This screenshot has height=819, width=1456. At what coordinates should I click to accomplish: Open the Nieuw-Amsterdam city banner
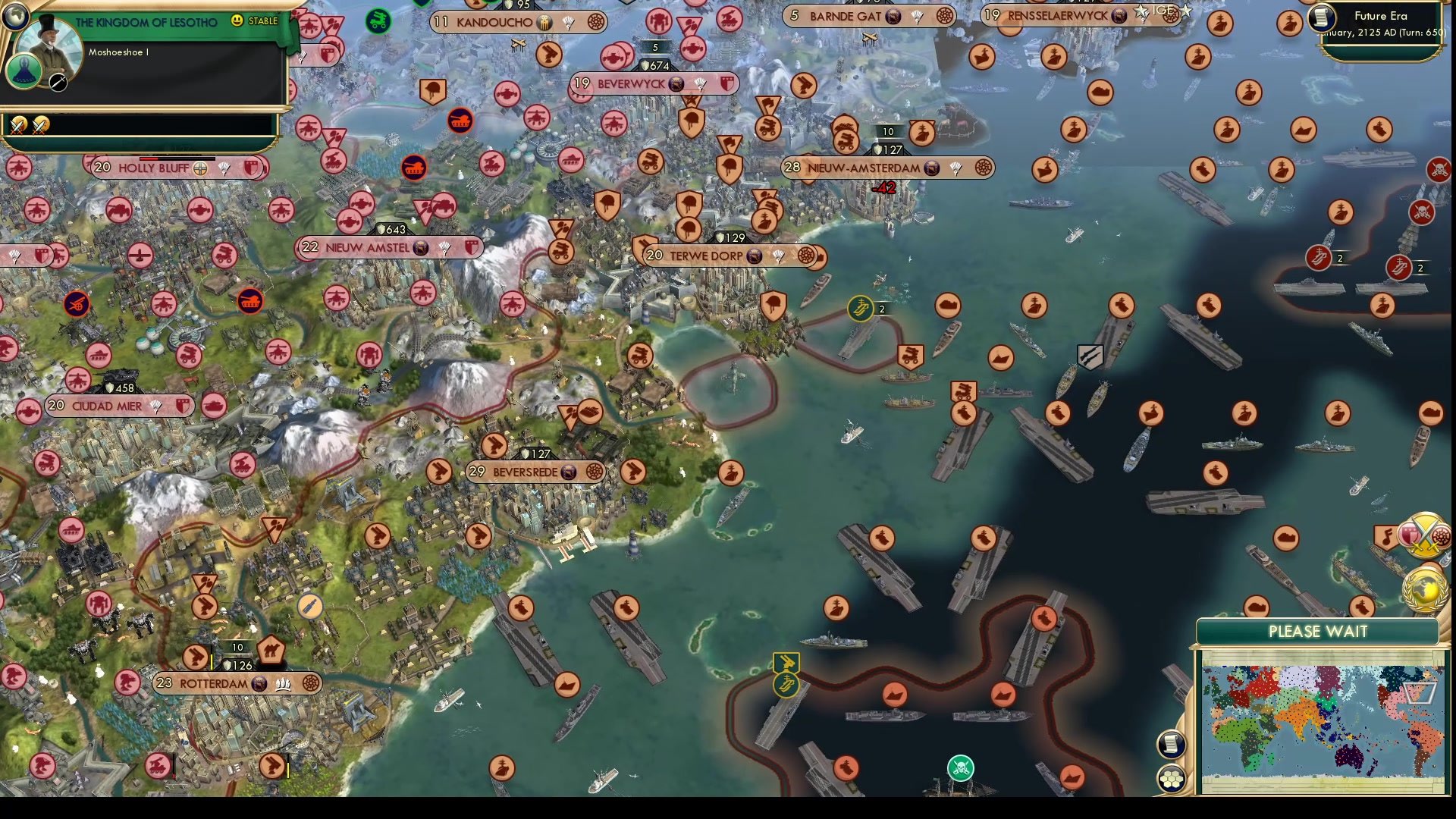click(x=863, y=168)
